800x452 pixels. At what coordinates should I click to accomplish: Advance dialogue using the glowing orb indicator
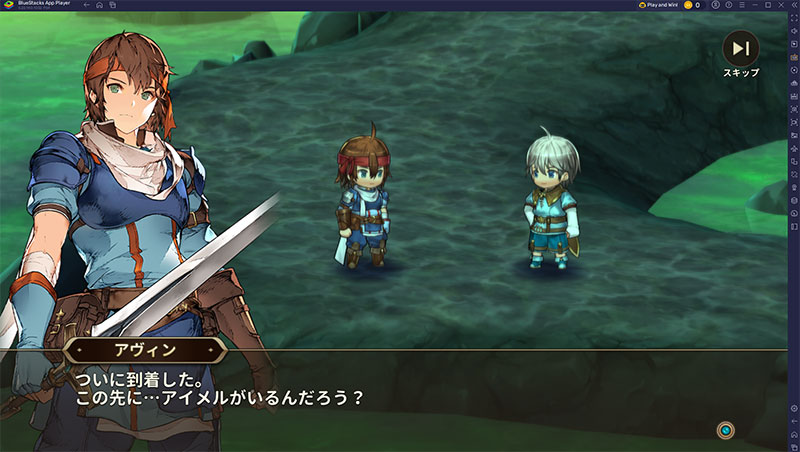click(726, 430)
